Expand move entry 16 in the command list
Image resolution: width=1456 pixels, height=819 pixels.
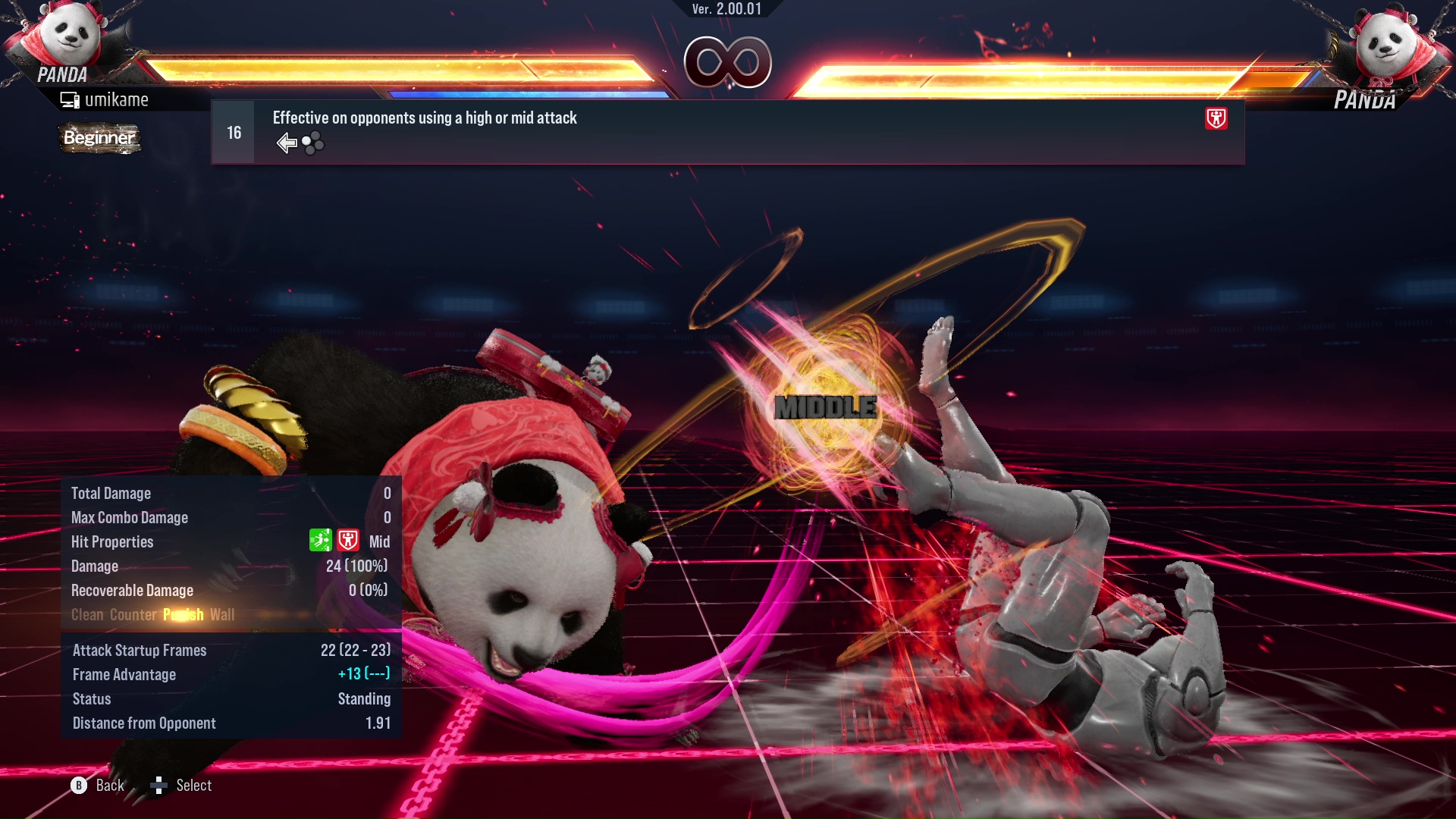coord(233,131)
